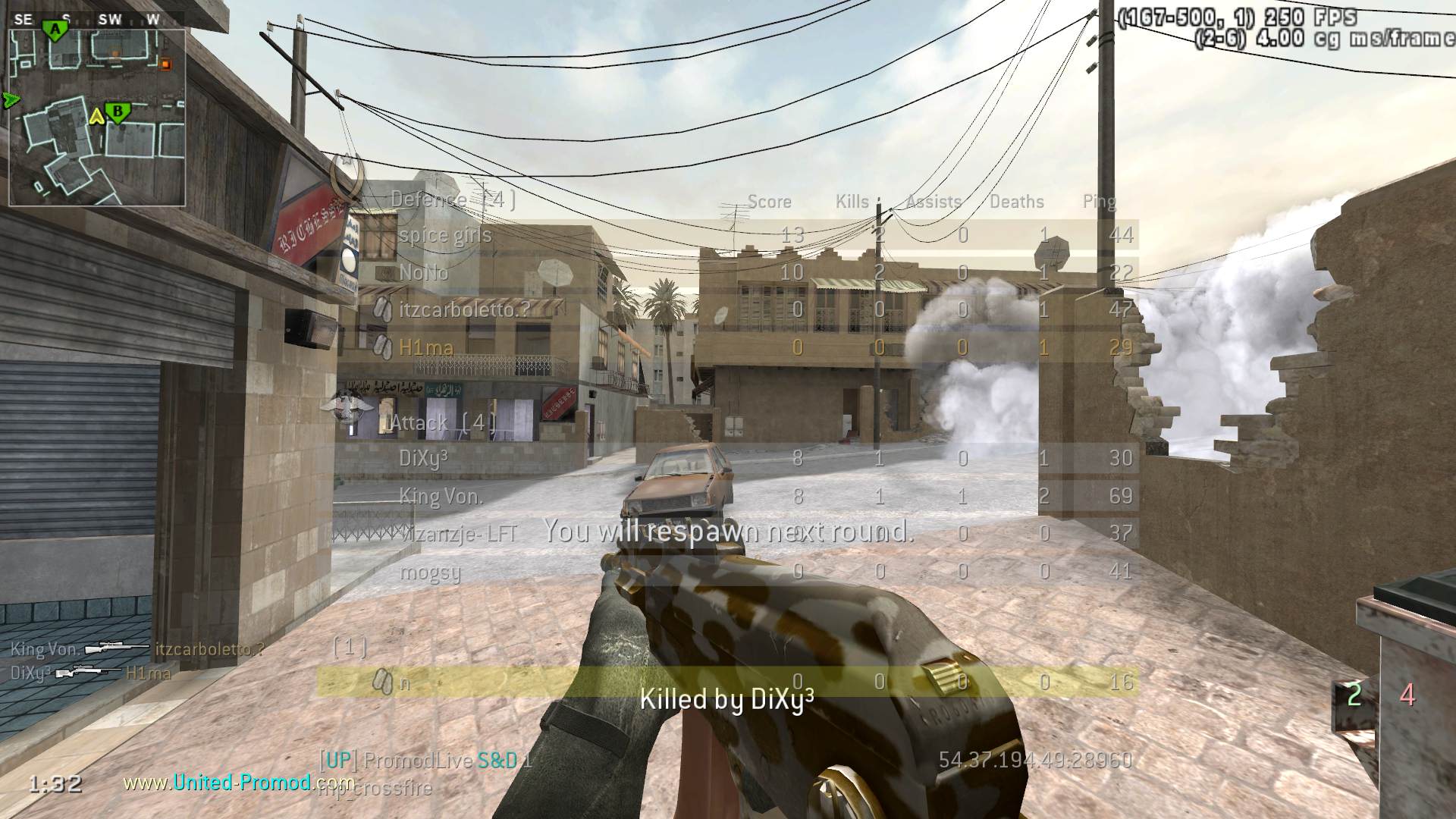Select the B bomb site marker on minimap
Viewport: 1456px width, 819px height.
pos(118,113)
